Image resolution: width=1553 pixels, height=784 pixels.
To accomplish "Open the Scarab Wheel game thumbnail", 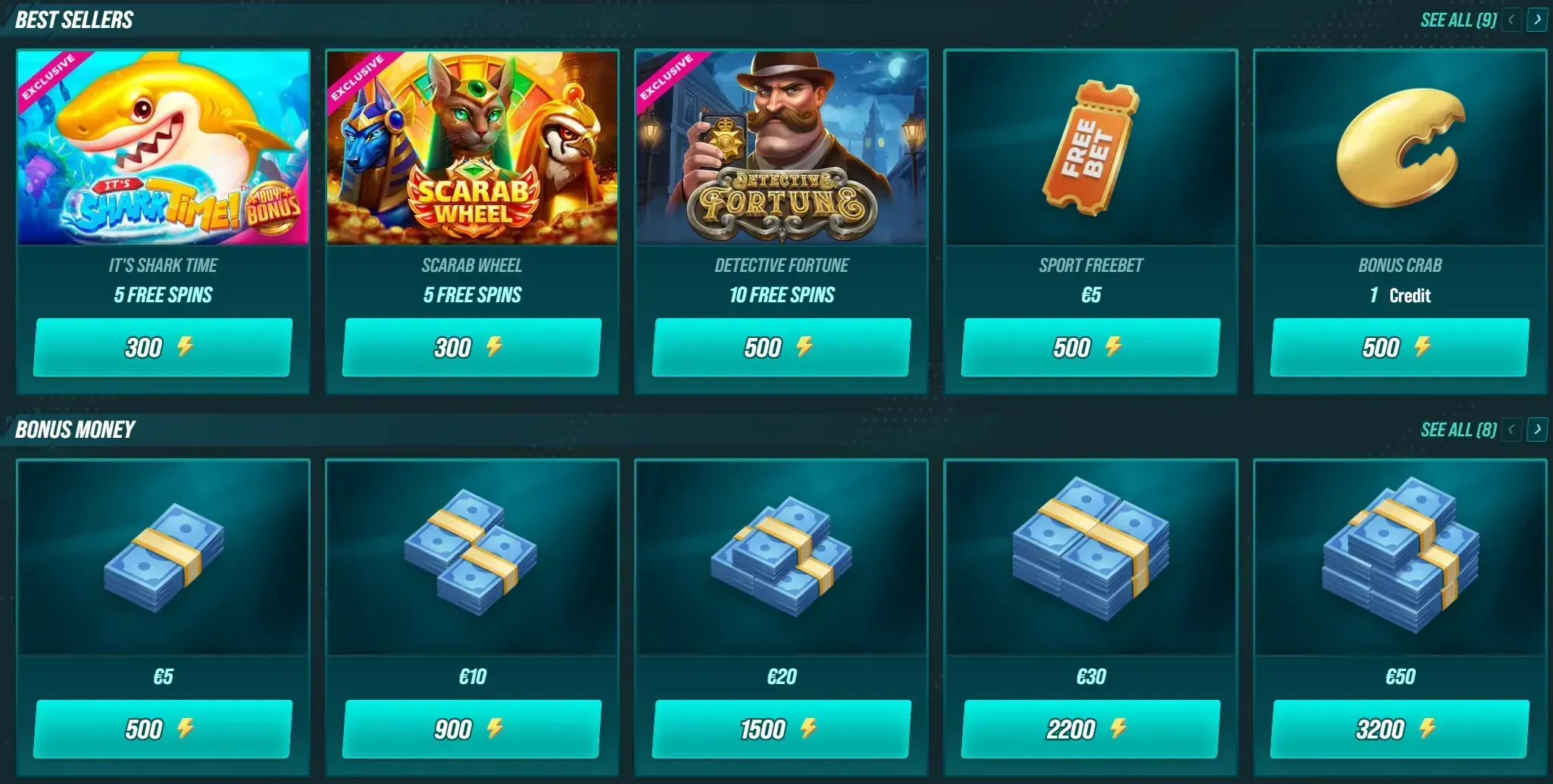I will tap(471, 148).
